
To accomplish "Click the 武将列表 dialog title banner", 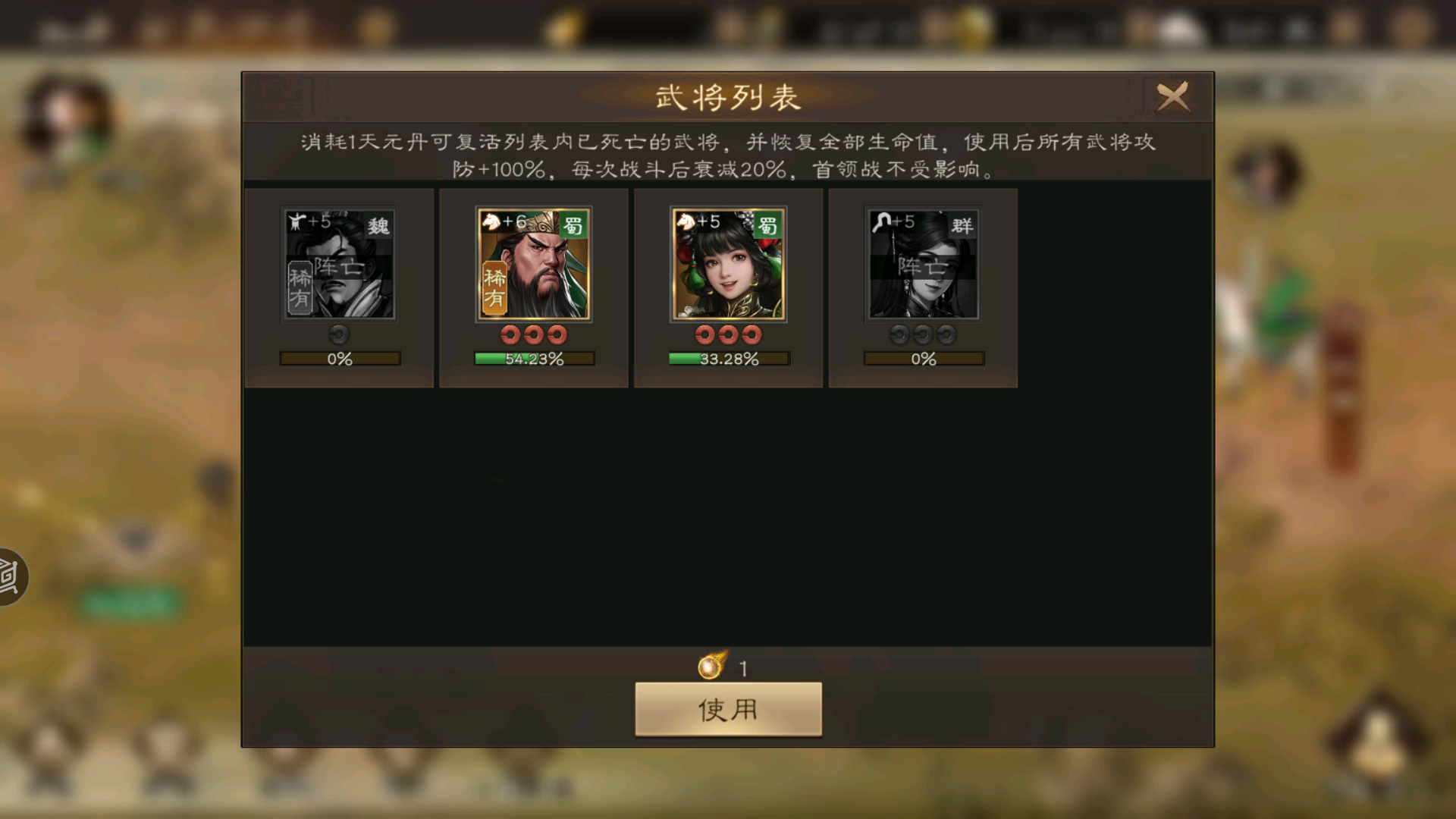I will (x=727, y=98).
